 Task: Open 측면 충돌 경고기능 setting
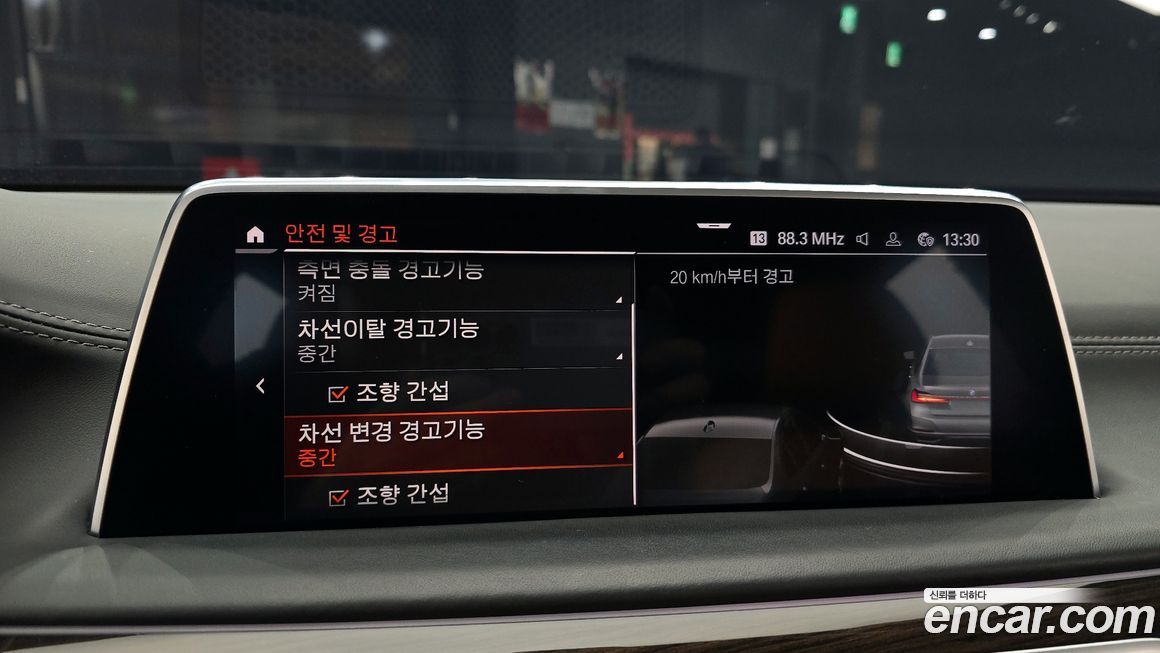pyautogui.click(x=457, y=281)
